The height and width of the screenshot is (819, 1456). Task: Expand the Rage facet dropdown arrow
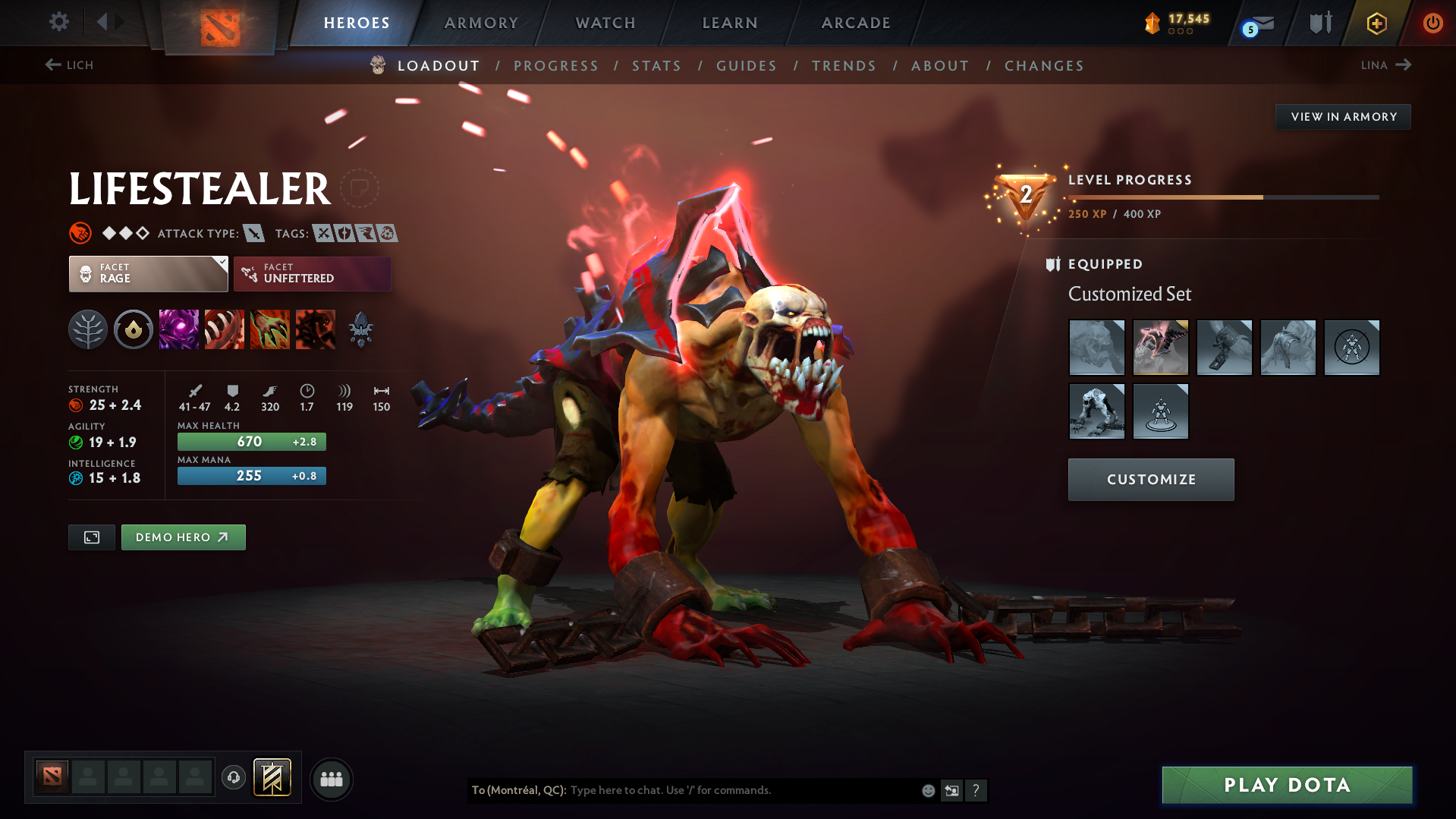pos(221,264)
